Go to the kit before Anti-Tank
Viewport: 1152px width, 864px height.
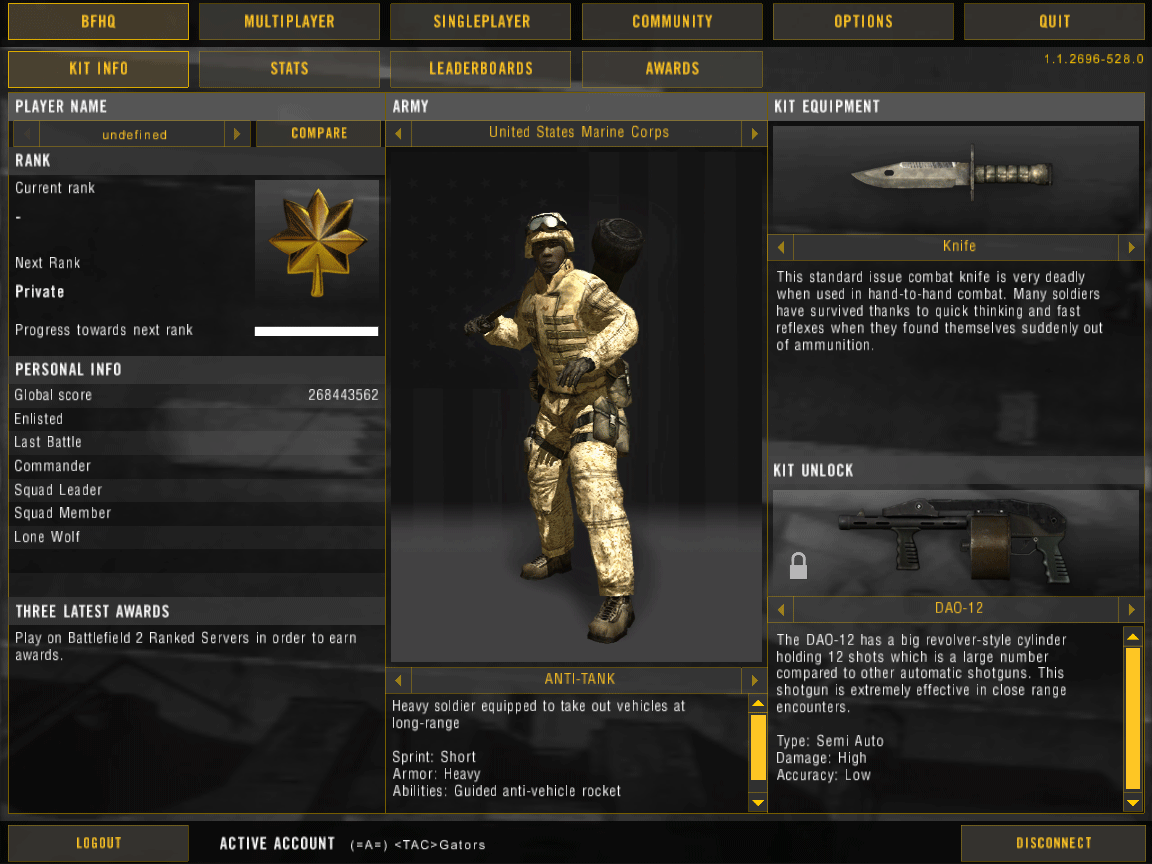[x=399, y=680]
